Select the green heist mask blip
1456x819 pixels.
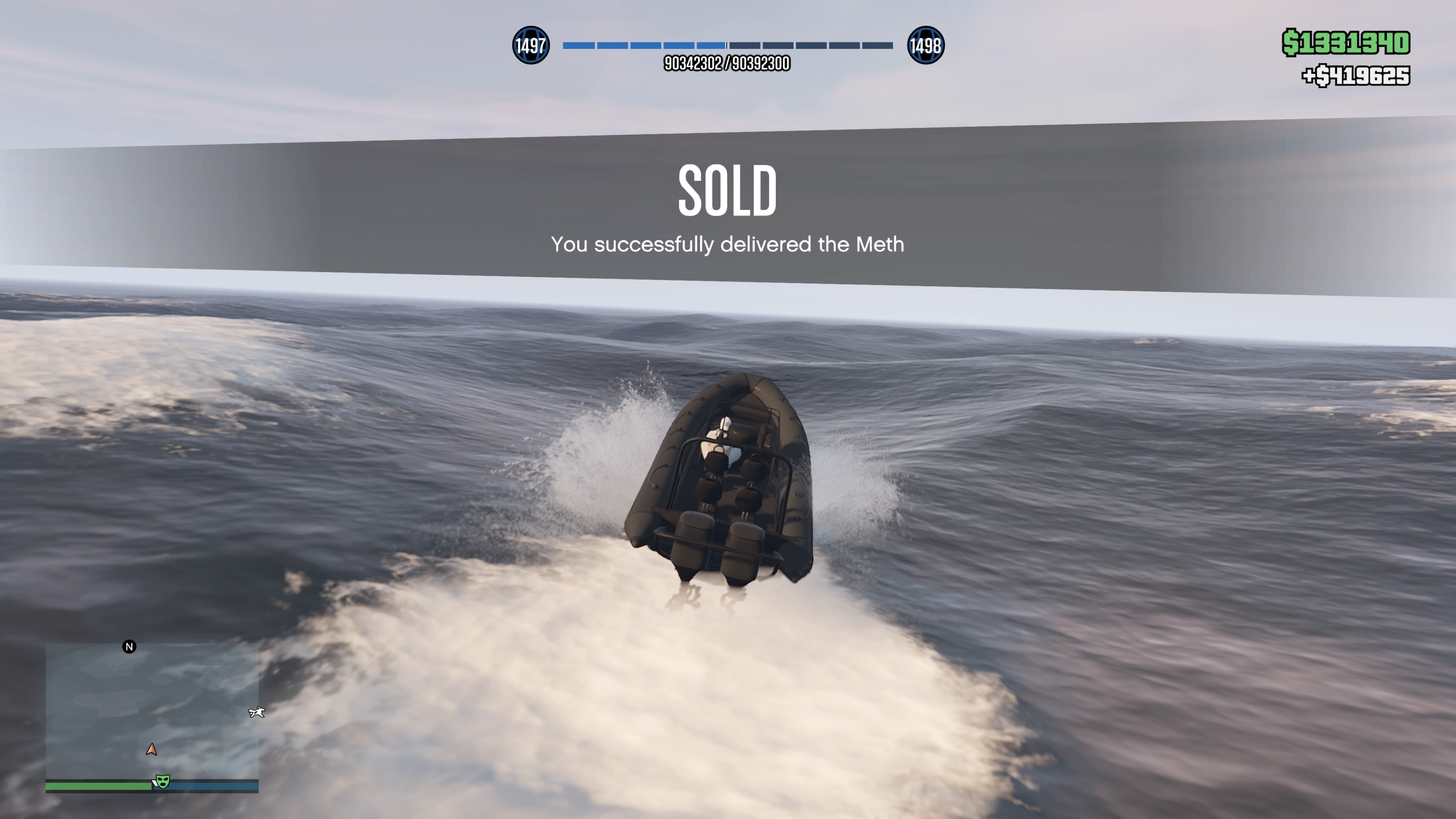163,782
